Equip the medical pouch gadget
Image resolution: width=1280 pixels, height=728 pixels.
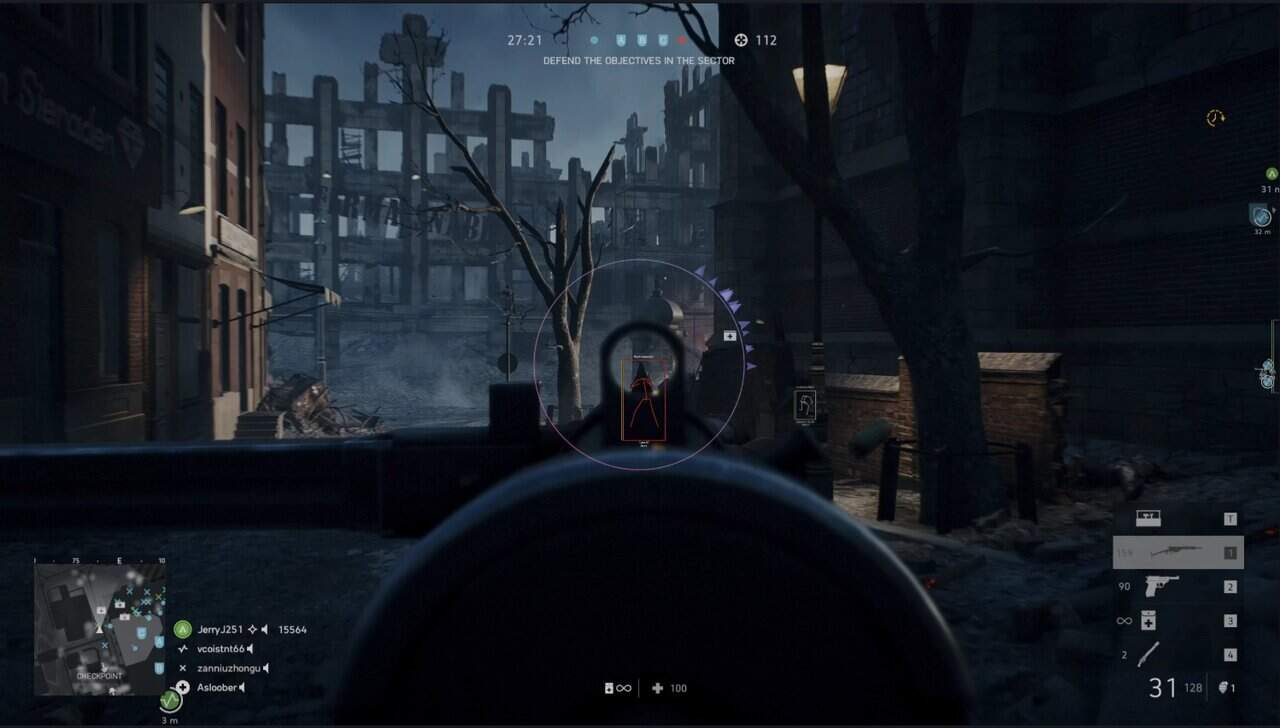(x=1149, y=621)
